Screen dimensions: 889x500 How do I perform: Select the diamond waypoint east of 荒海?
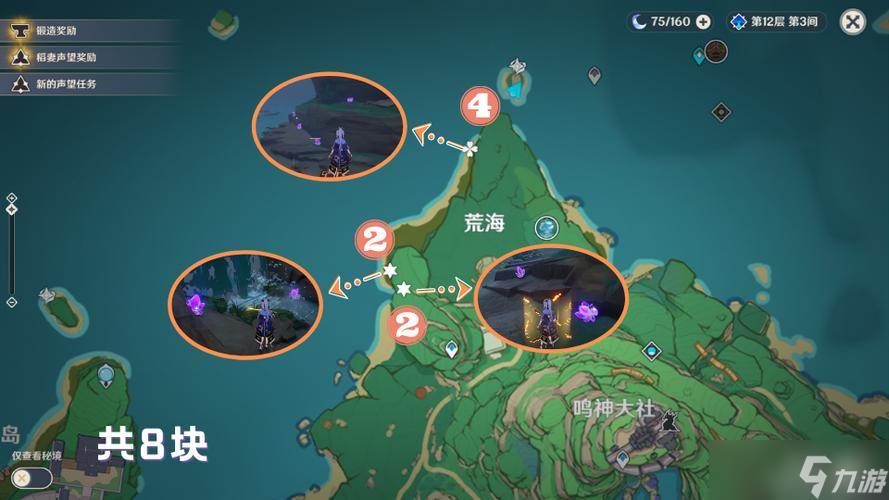(x=652, y=351)
